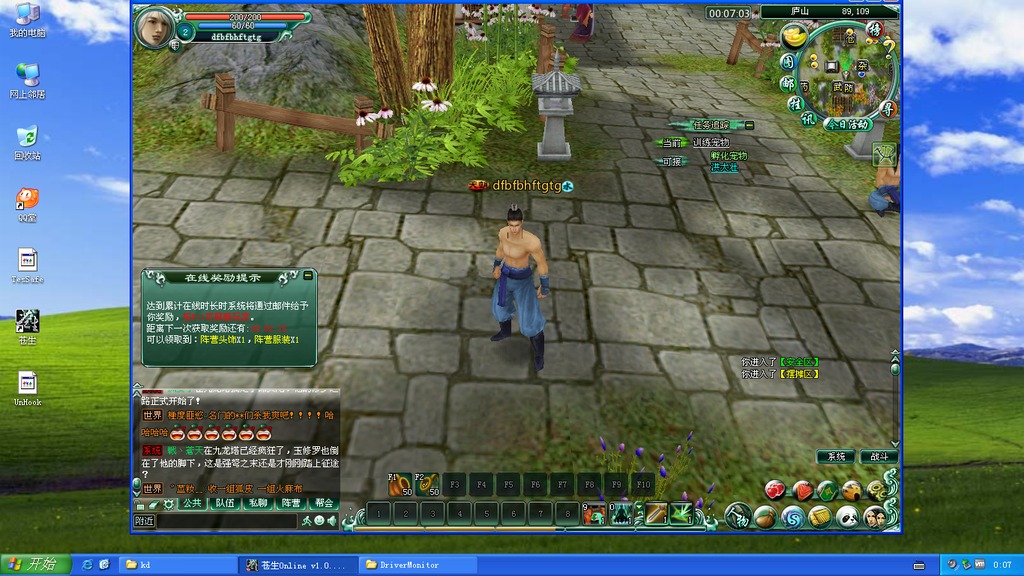Open the 开始 Start menu on taskbar
The image size is (1024, 576).
coord(35,565)
